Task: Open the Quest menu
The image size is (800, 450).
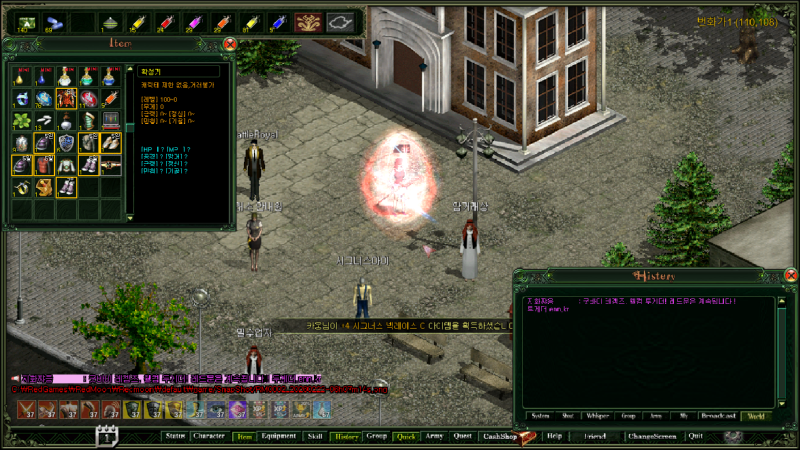Action: click(462, 436)
